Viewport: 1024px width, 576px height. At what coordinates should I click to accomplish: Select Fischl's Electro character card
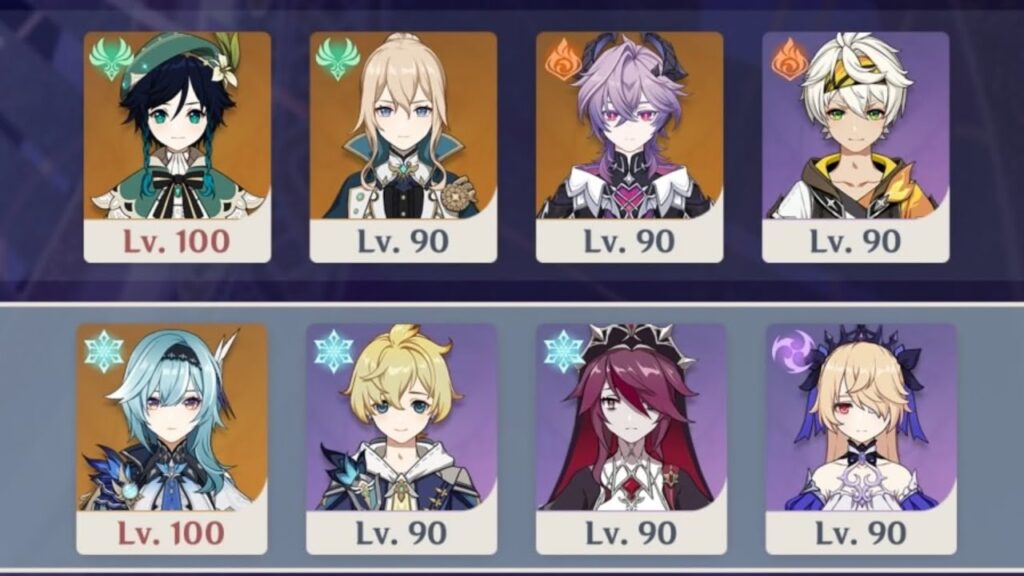860,438
